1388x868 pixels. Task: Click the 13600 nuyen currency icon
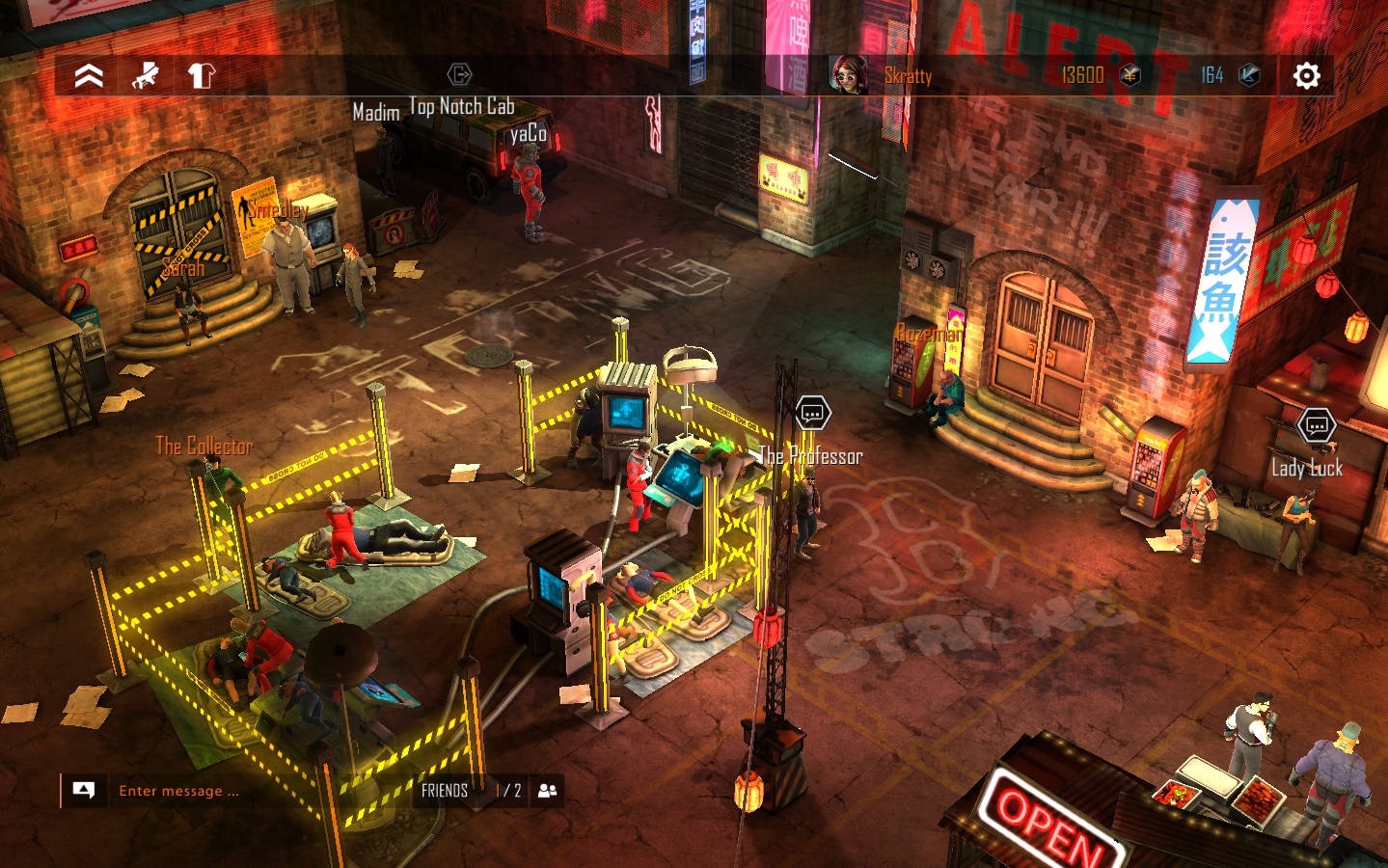[1130, 75]
